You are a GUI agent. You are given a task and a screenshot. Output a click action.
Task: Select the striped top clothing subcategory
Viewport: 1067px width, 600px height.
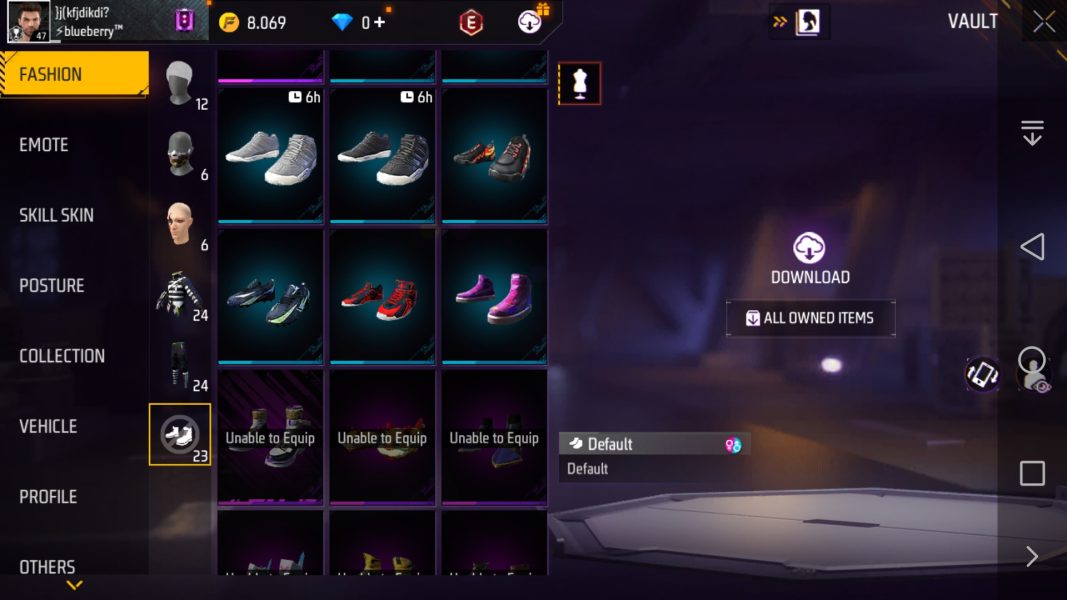click(x=180, y=294)
